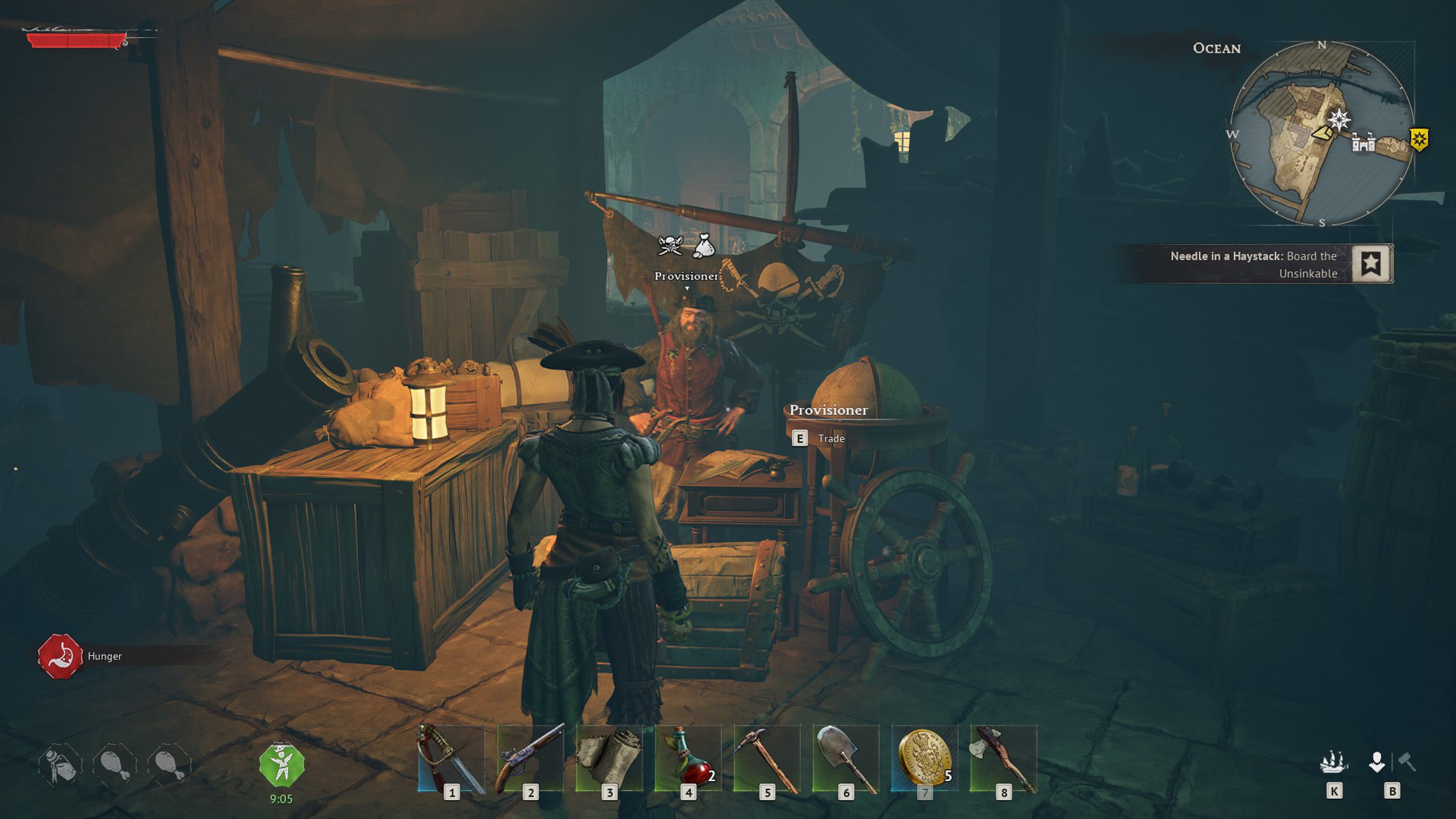Open the quest star bookmark icon
Image resolution: width=1456 pixels, height=819 pixels.
pyautogui.click(x=1371, y=264)
